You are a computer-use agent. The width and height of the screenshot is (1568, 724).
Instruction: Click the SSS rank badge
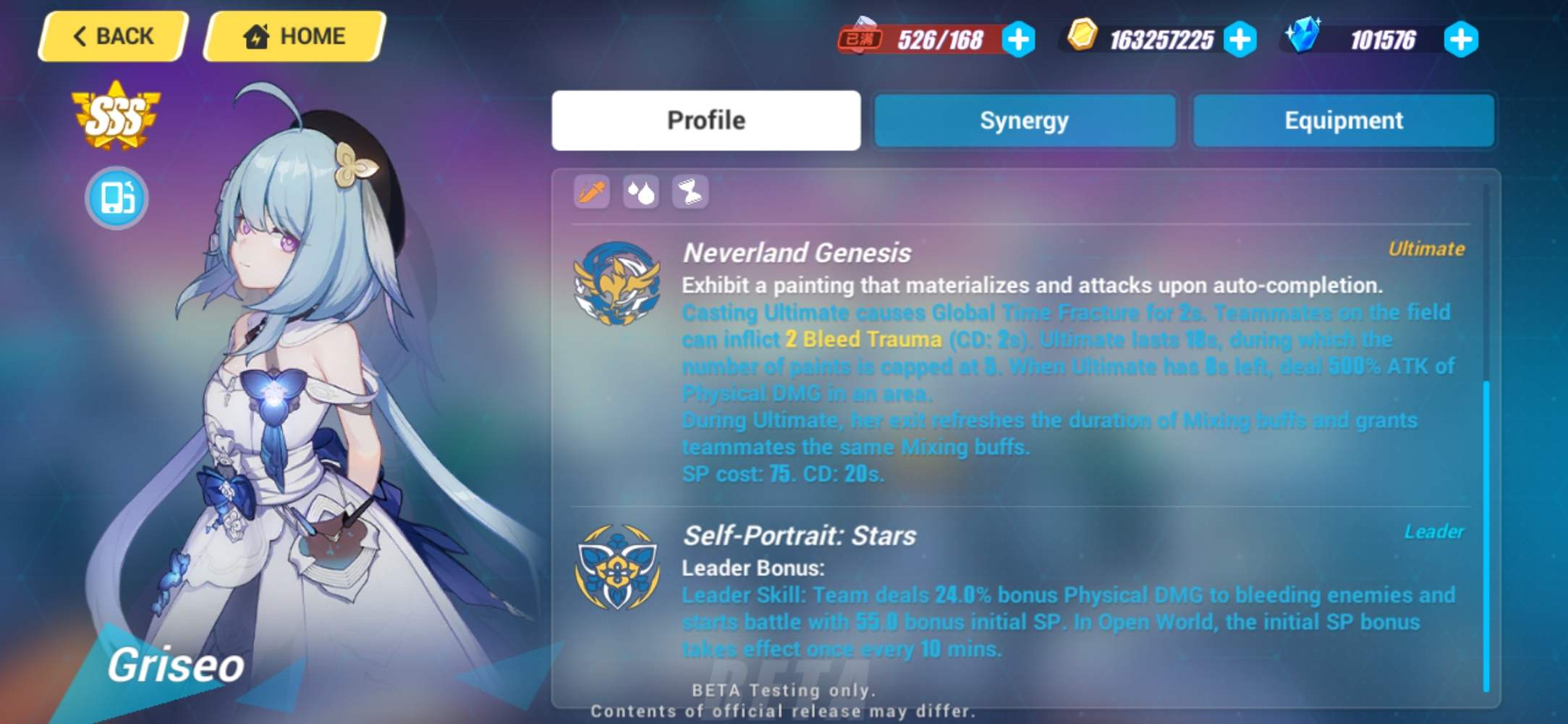117,114
